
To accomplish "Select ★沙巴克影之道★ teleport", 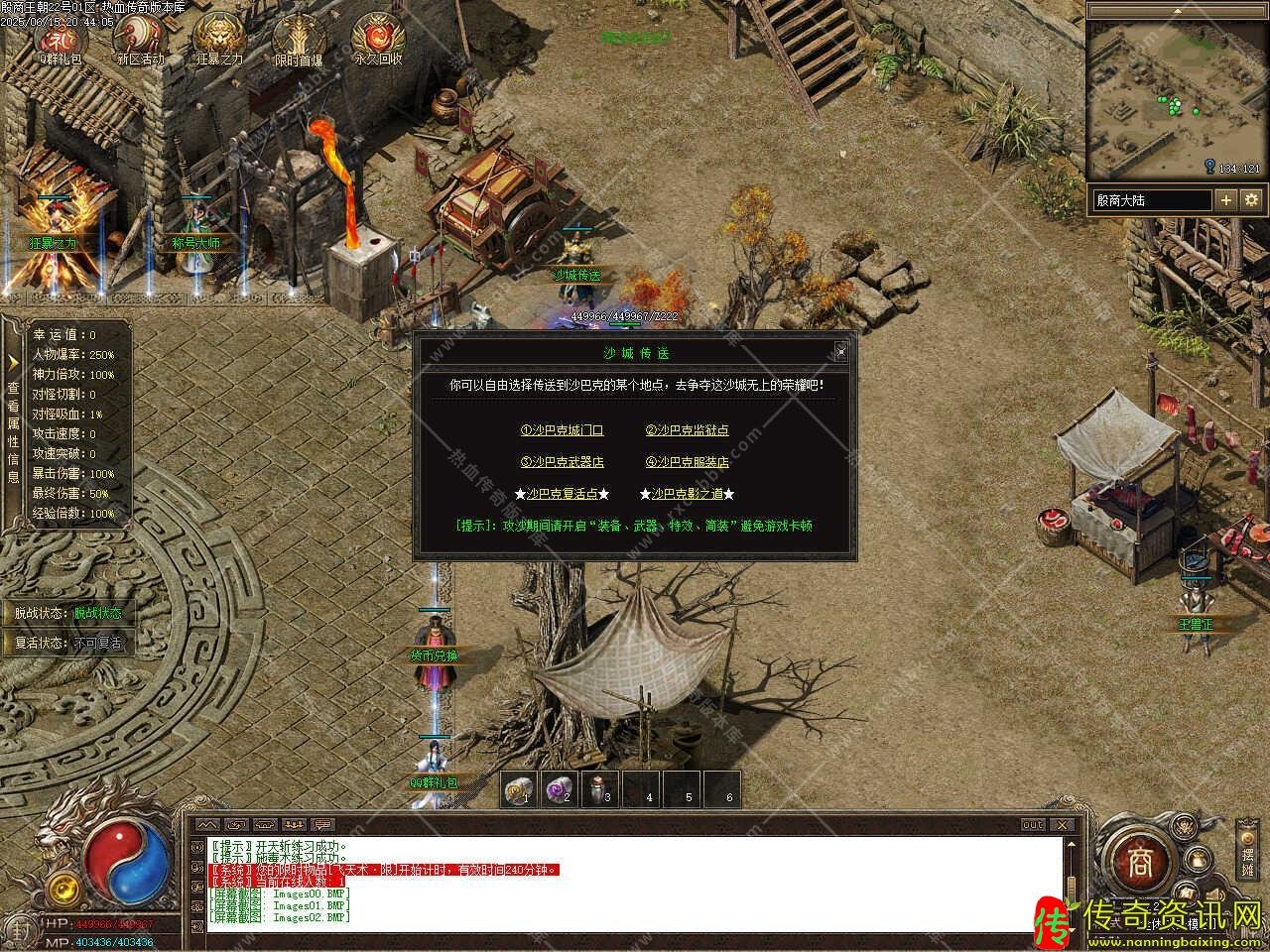I will [687, 494].
